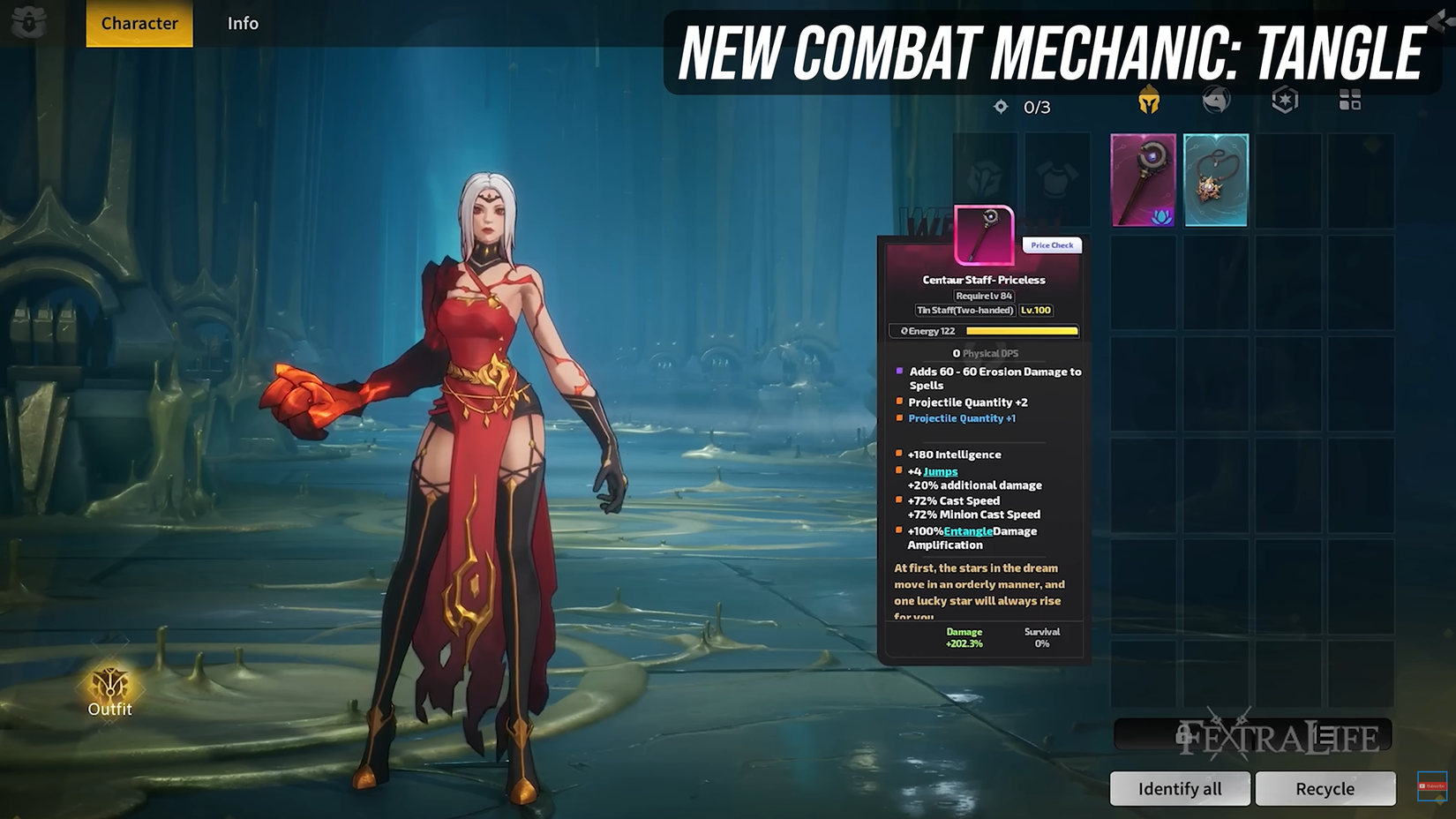Select the swirl crest icon in the top bar
Screen dimensions: 1456x819
(1217, 100)
